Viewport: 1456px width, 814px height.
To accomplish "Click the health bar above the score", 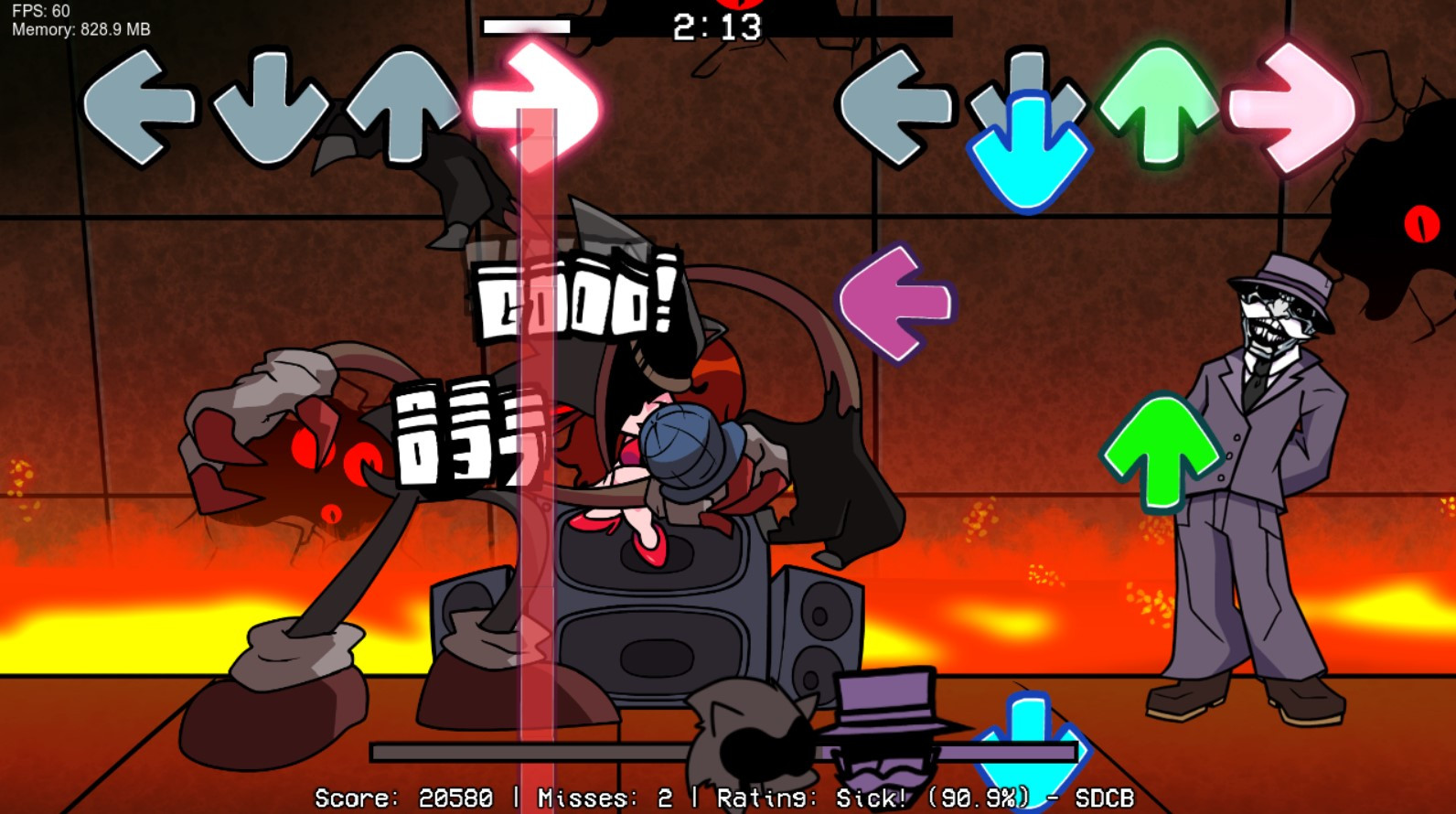I will pyautogui.click(x=723, y=752).
